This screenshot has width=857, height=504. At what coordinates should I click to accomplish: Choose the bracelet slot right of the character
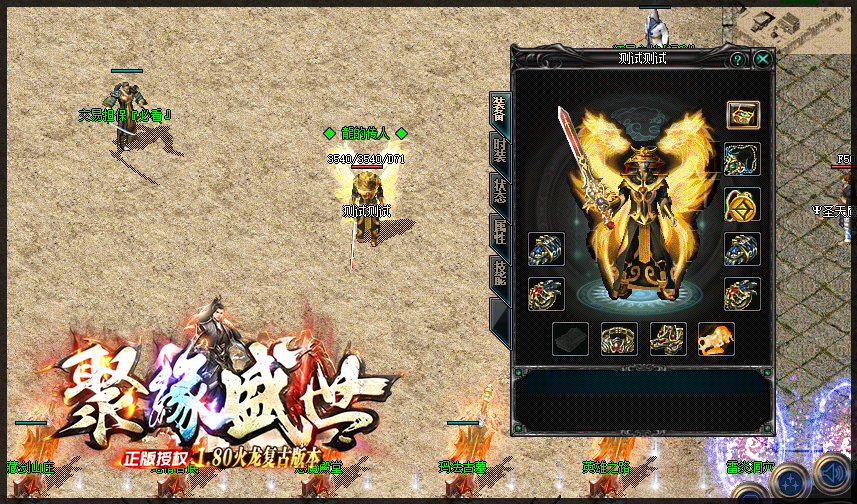coord(742,249)
